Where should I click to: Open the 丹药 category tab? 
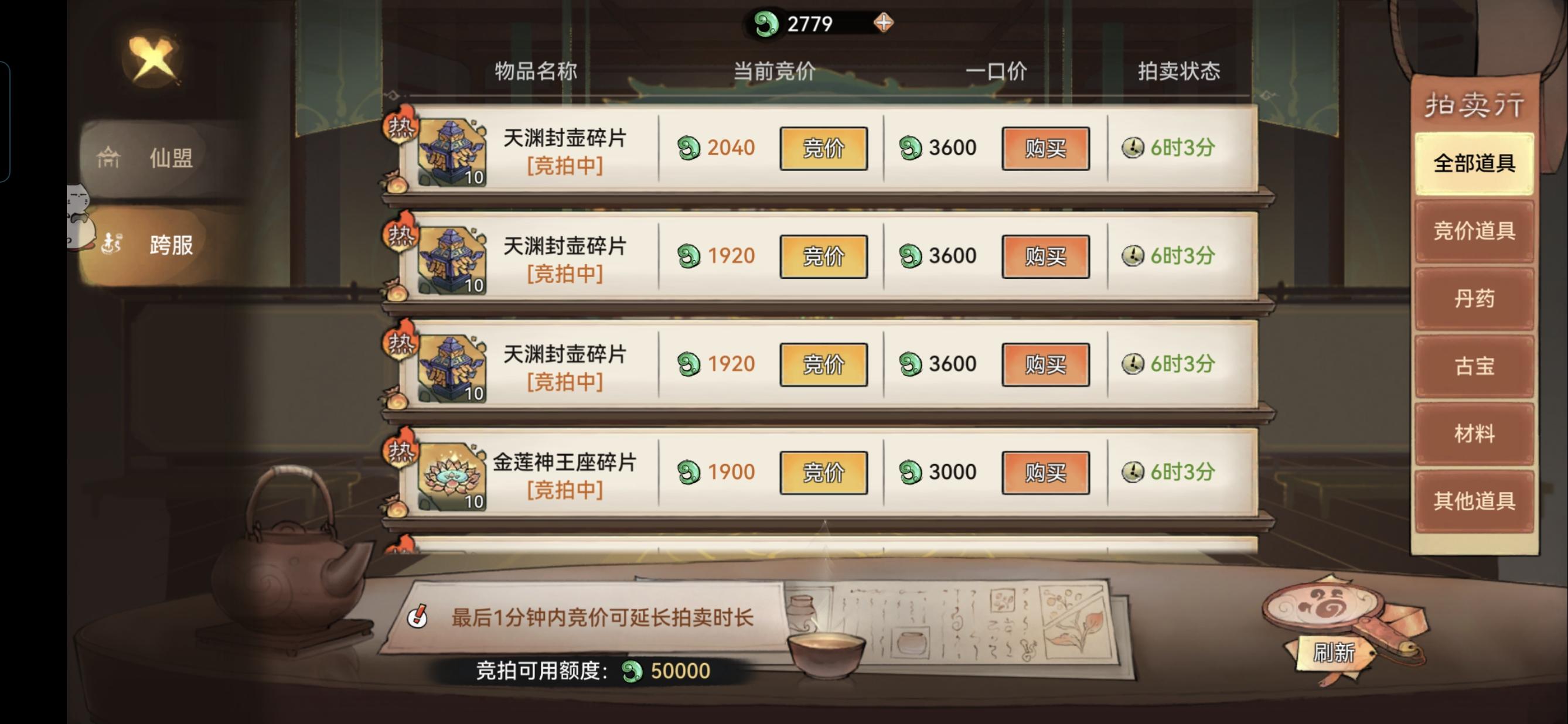pos(1474,299)
